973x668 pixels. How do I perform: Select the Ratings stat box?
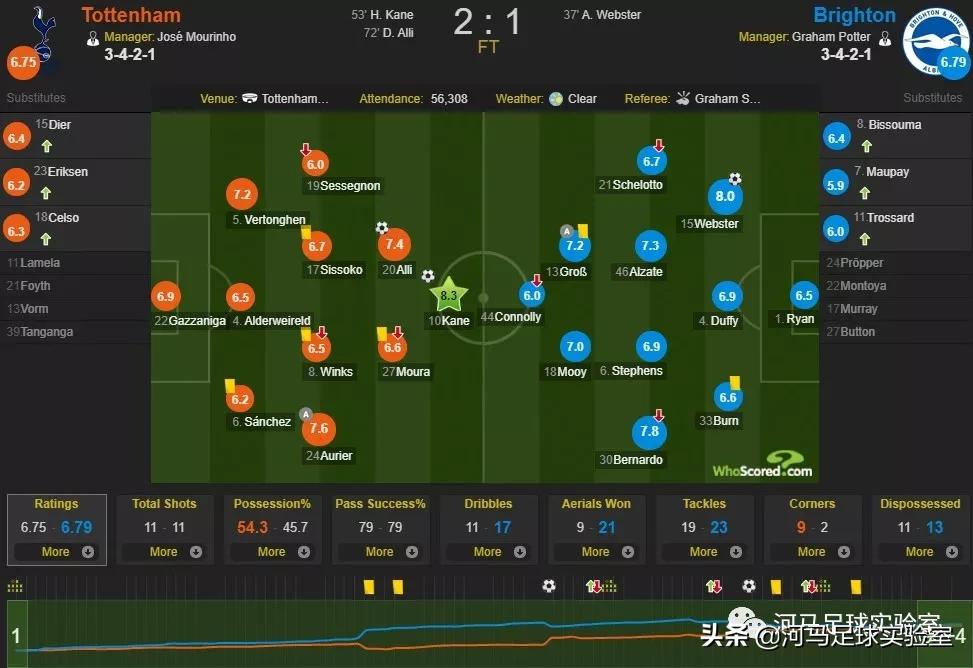(x=56, y=528)
